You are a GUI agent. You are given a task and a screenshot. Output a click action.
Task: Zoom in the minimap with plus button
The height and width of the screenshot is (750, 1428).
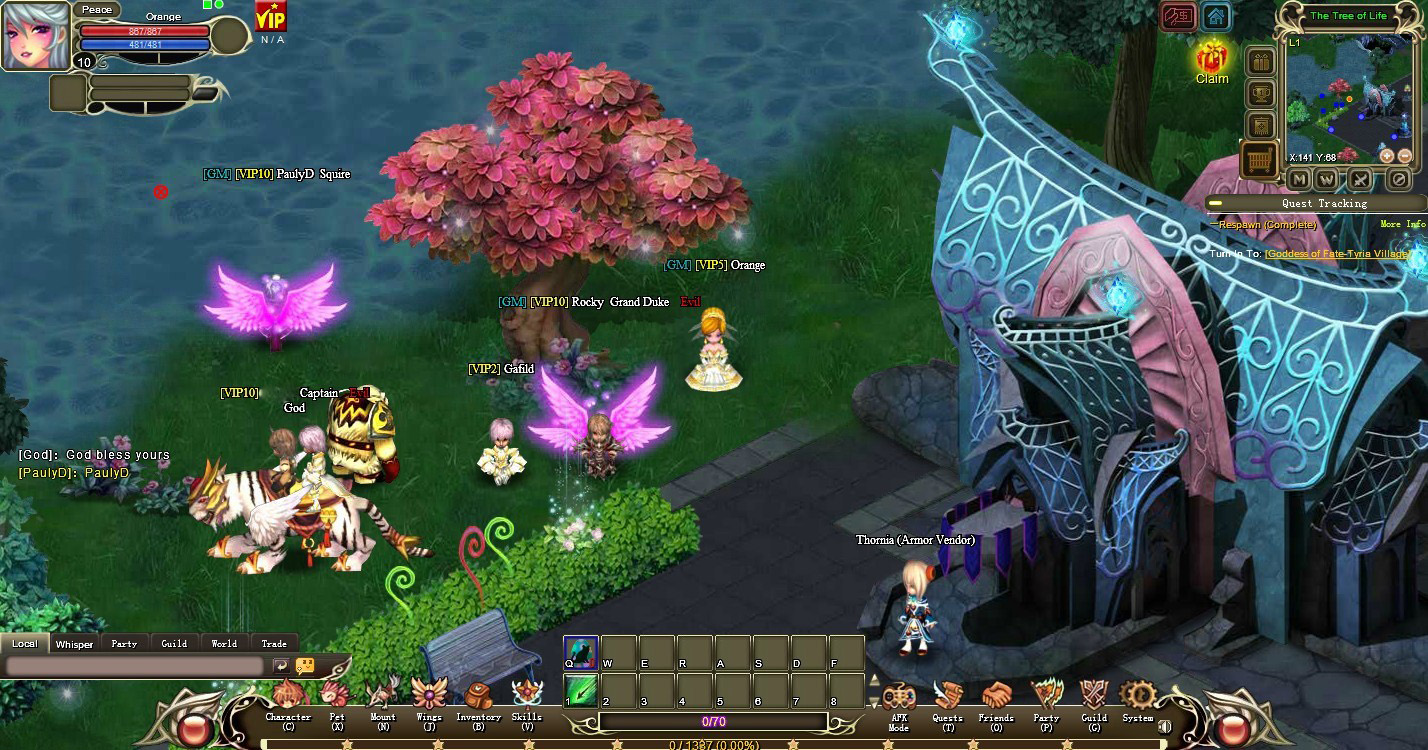click(x=1387, y=156)
